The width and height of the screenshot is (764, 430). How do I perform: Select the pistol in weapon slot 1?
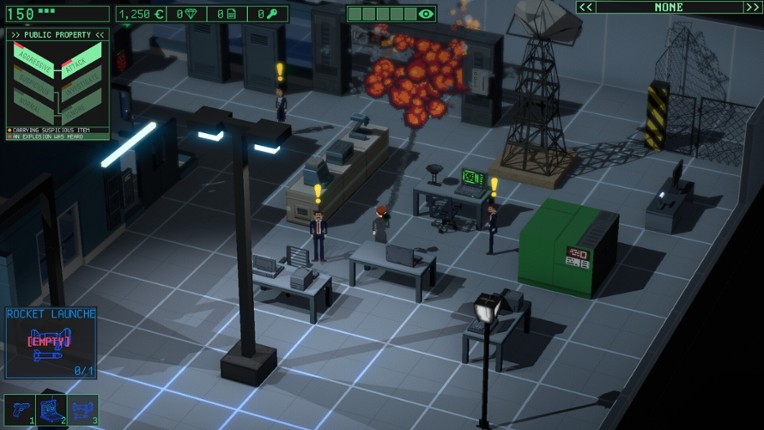pos(20,411)
